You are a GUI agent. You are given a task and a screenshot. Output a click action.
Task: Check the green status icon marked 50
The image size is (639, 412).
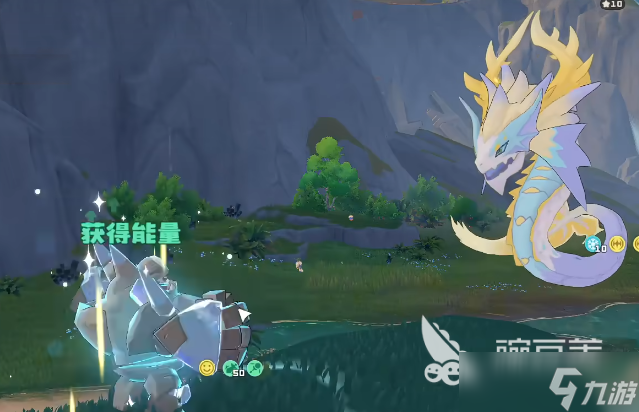pos(232,369)
